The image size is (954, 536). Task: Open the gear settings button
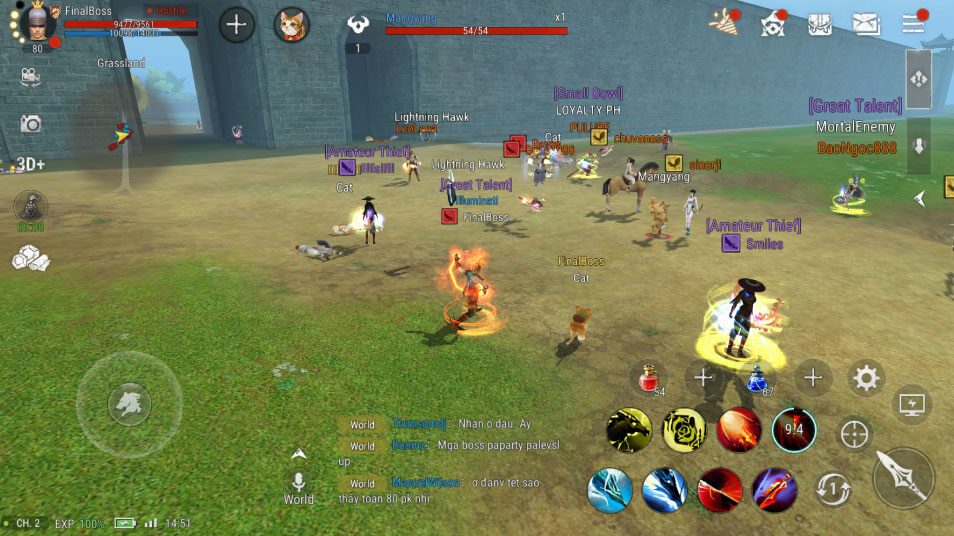point(866,378)
